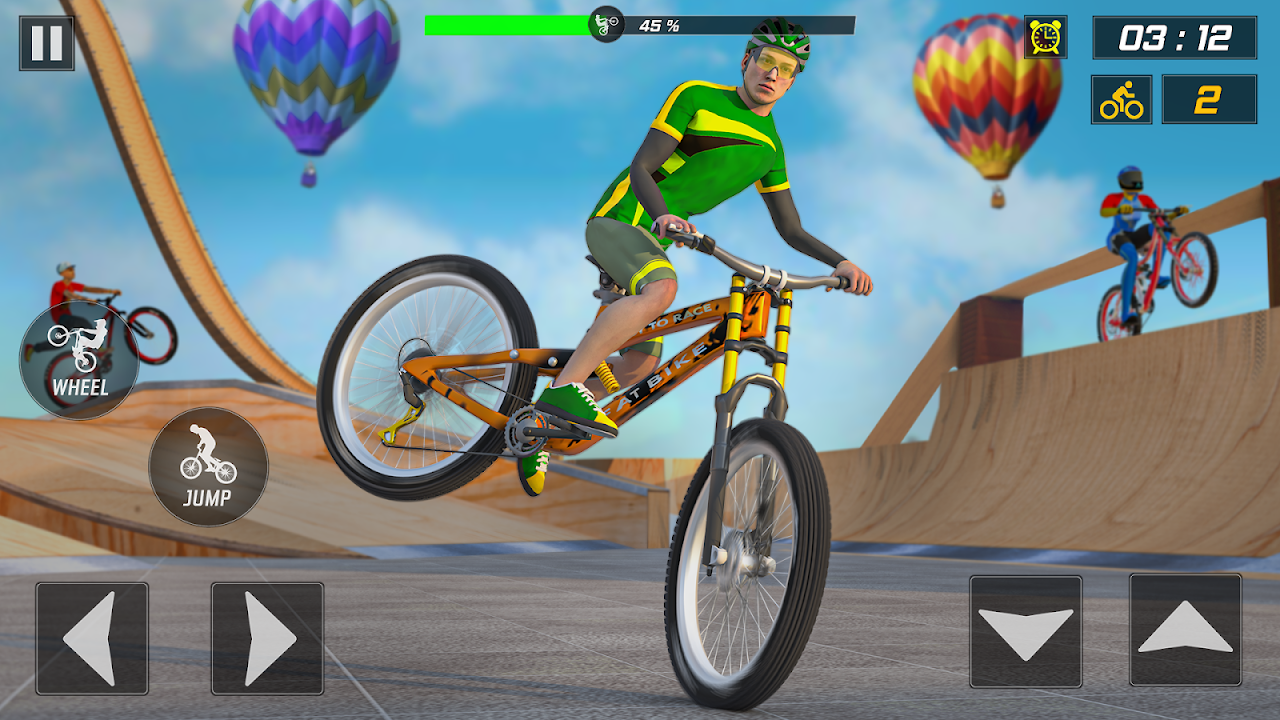Steer left with the left arrow
This screenshot has height=720, width=1280.
click(x=92, y=638)
